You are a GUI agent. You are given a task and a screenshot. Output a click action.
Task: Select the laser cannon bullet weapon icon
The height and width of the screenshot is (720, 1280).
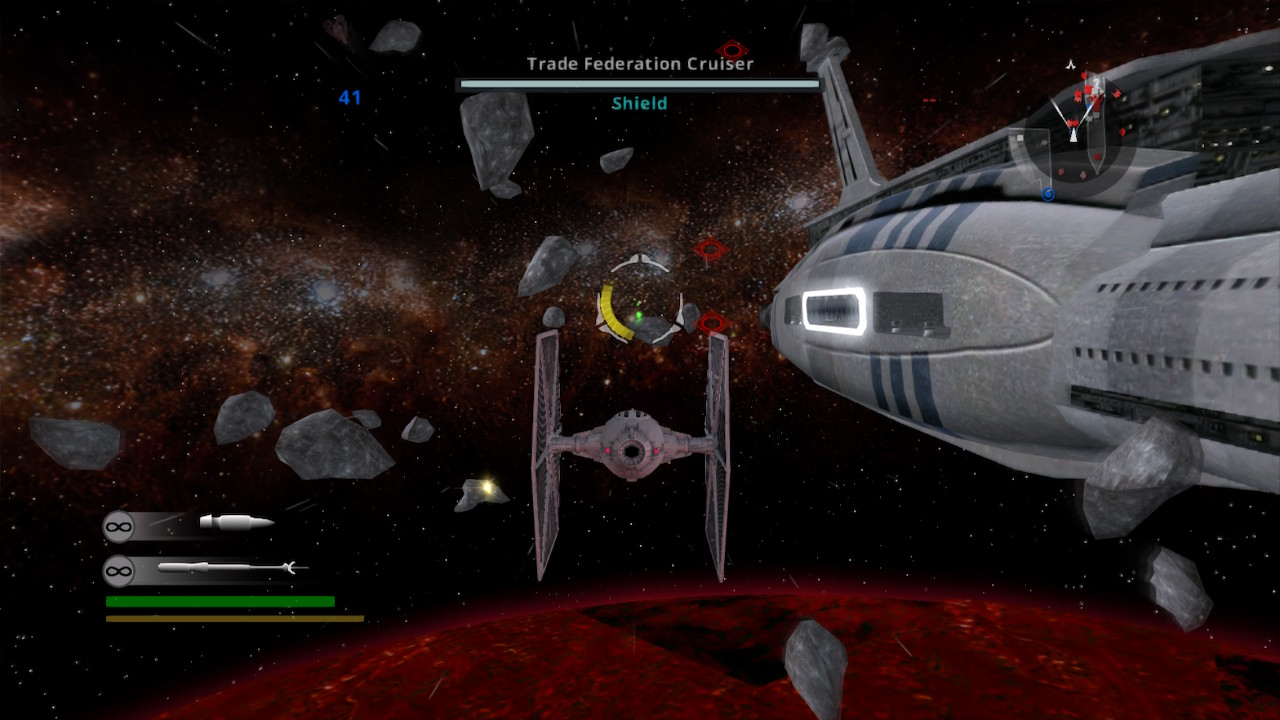tap(236, 522)
